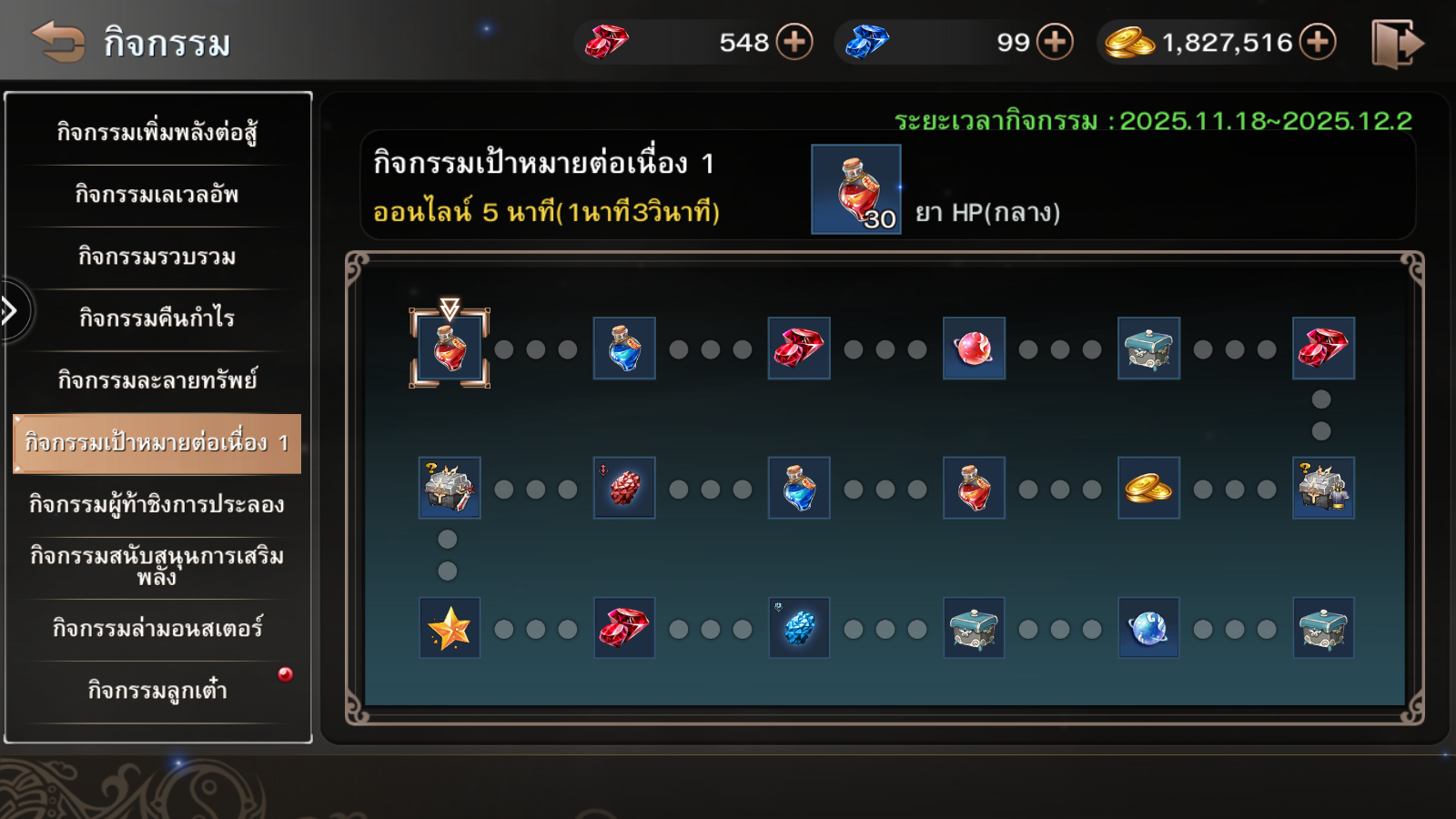The height and width of the screenshot is (819, 1456).
Task: Select the gold coins reward slot
Action: 1148,488
